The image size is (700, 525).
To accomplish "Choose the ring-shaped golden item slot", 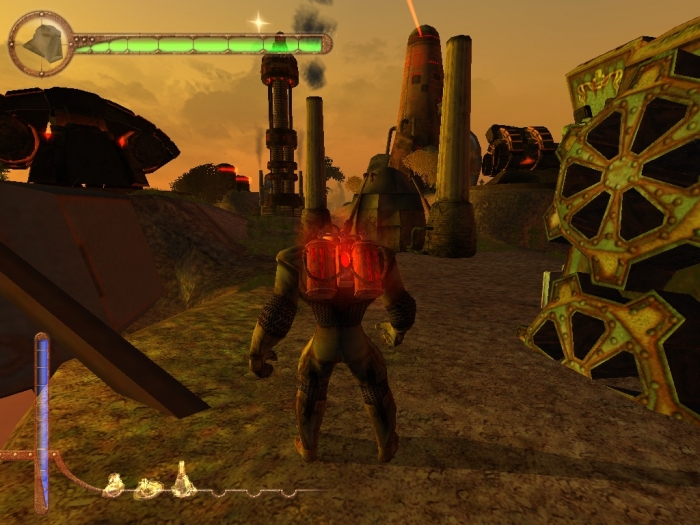I will click(149, 489).
